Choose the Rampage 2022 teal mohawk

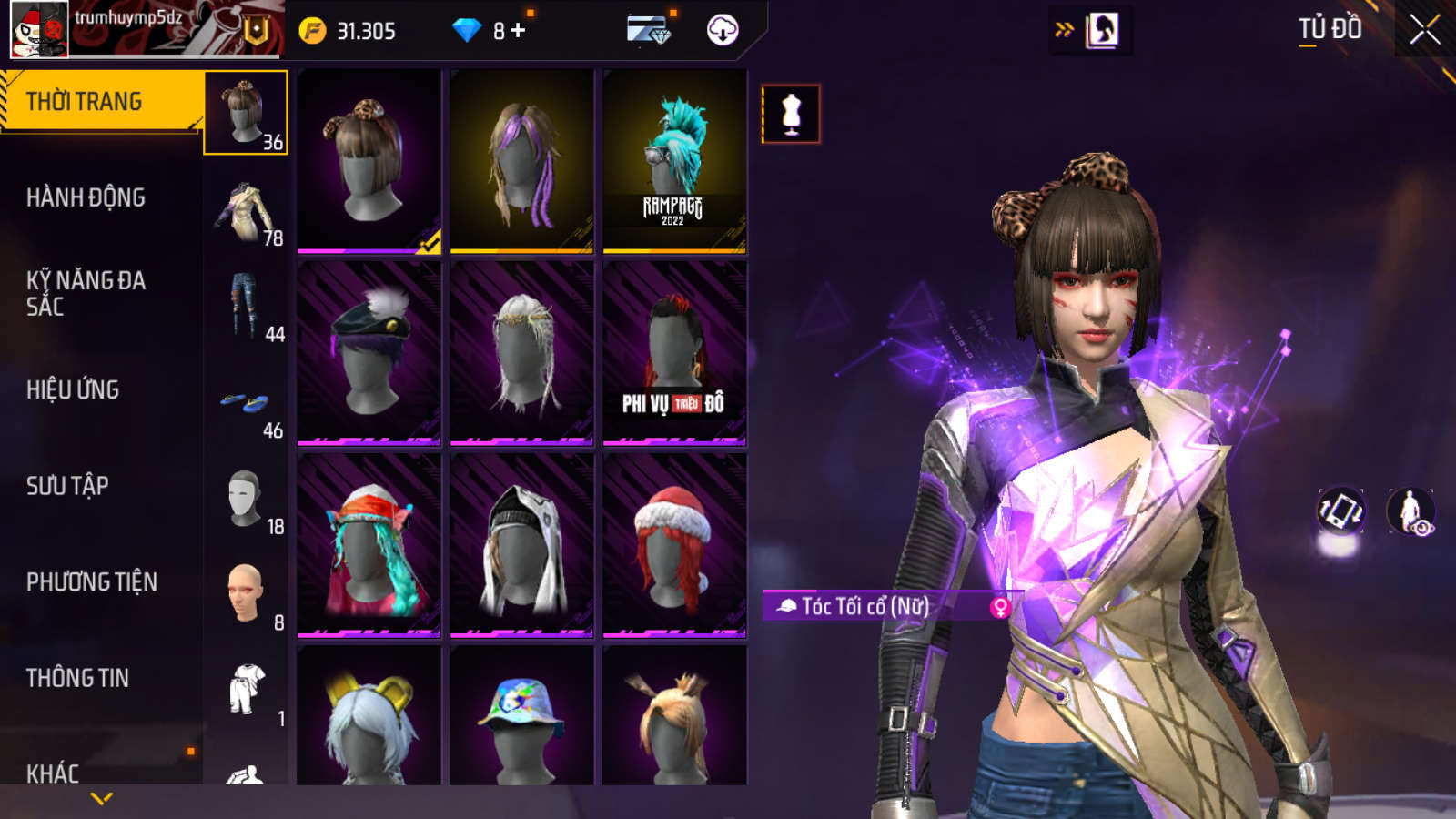coord(674,160)
